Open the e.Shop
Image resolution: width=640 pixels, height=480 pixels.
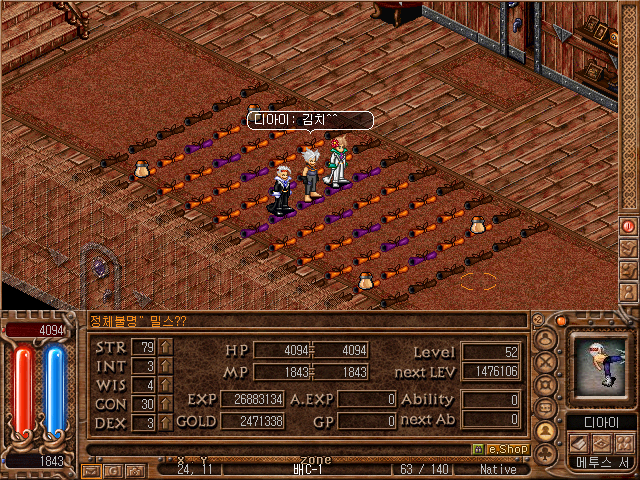[500, 449]
